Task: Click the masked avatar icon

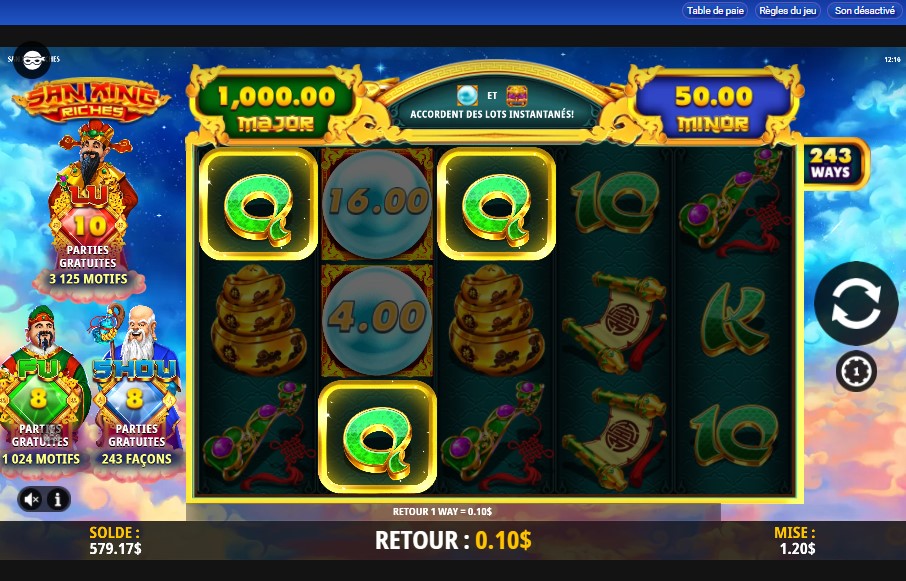Action: click(32, 59)
